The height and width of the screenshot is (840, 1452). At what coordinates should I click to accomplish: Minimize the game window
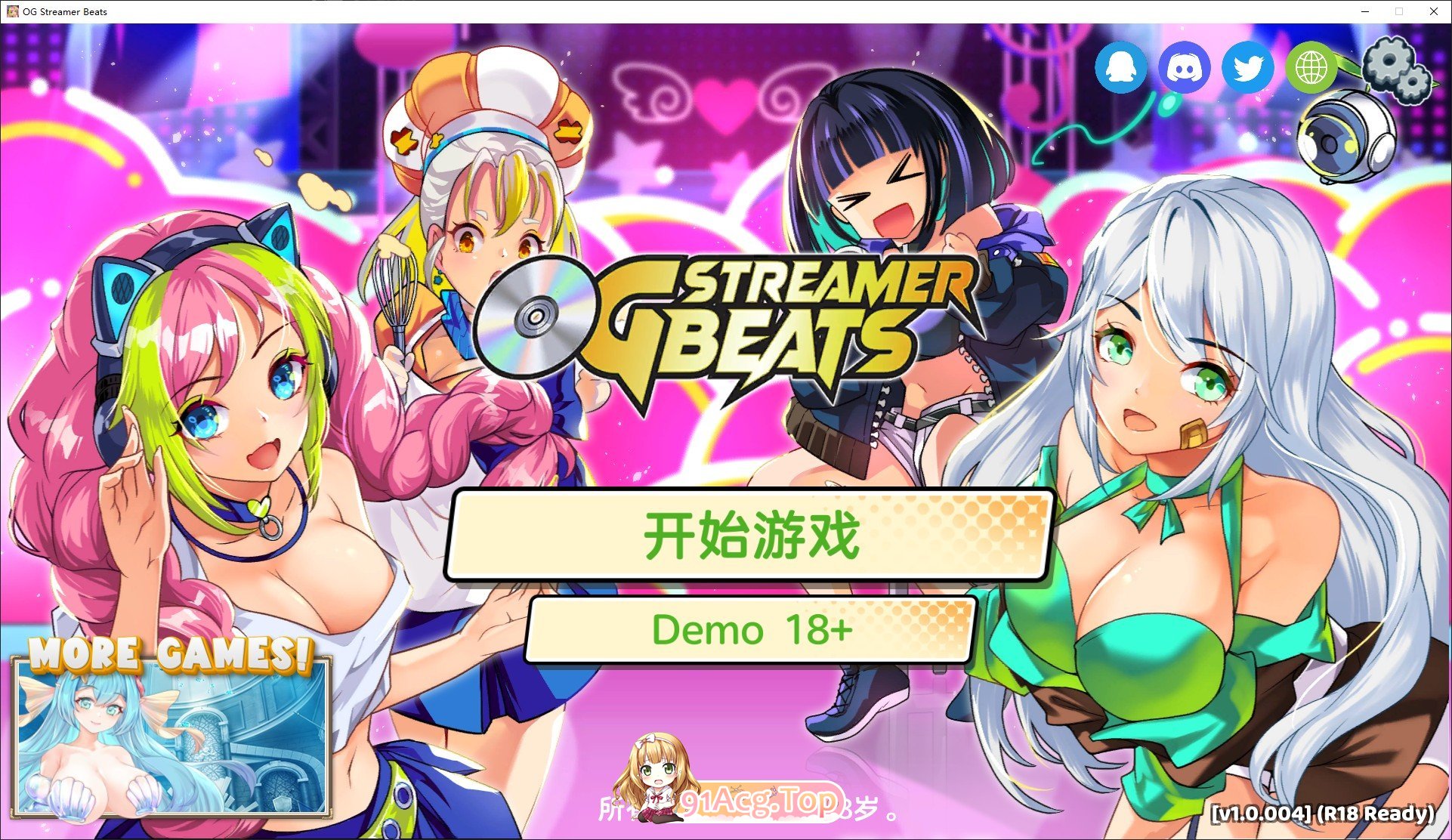[x=1364, y=11]
